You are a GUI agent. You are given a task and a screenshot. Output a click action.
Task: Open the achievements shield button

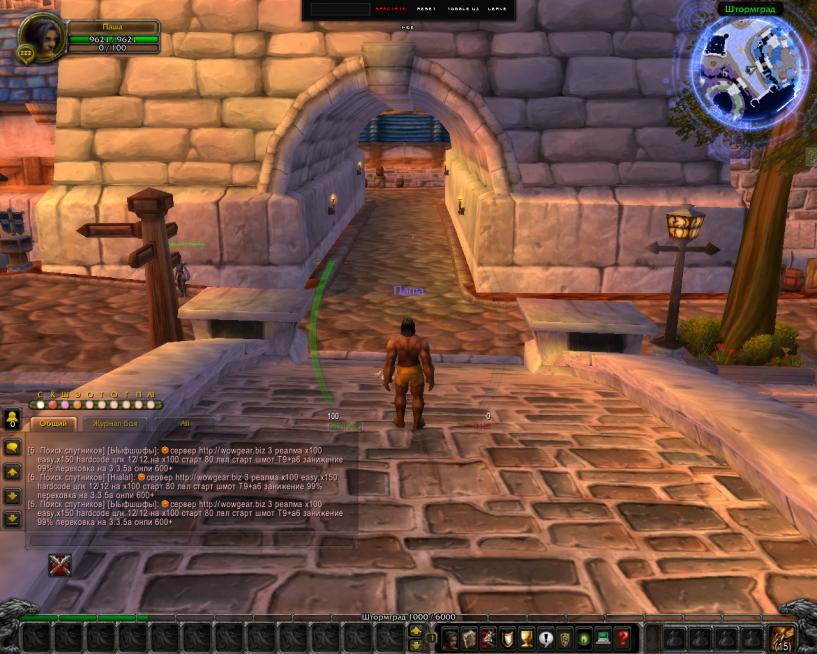point(508,637)
